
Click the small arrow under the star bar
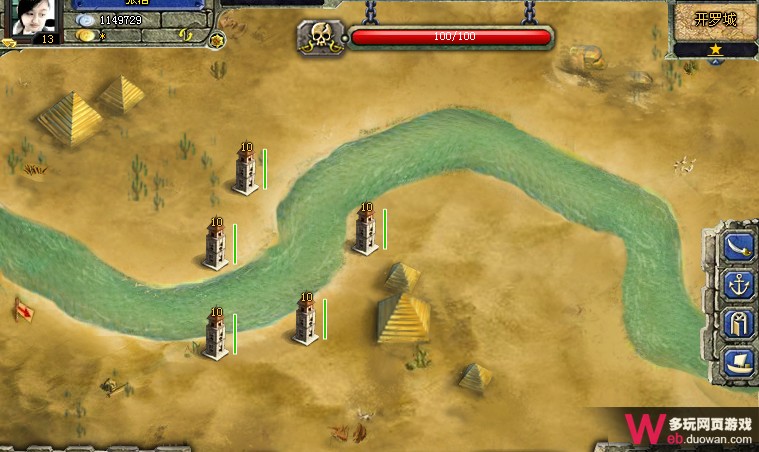click(715, 61)
